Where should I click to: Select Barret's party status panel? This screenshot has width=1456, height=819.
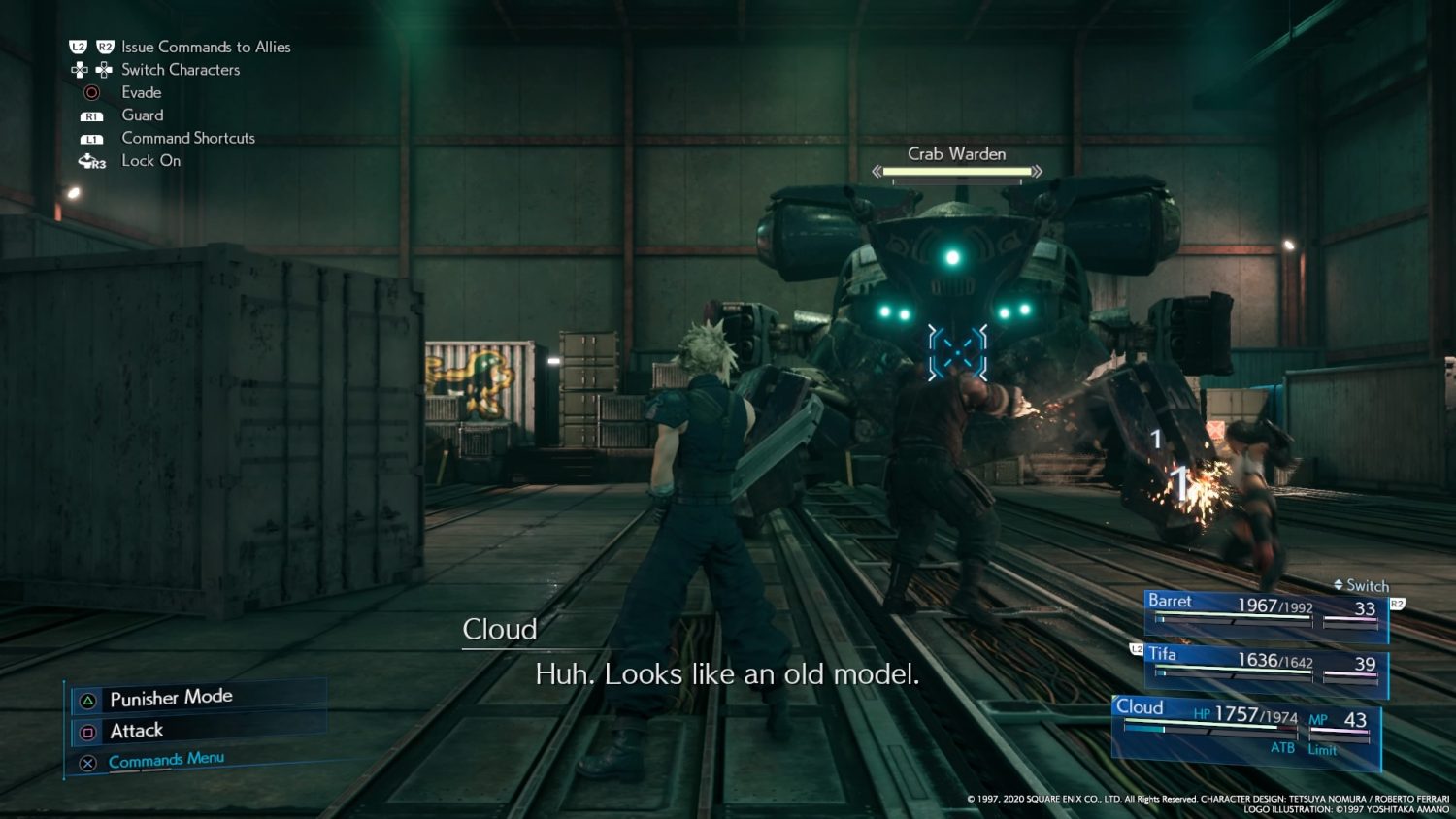point(1266,612)
